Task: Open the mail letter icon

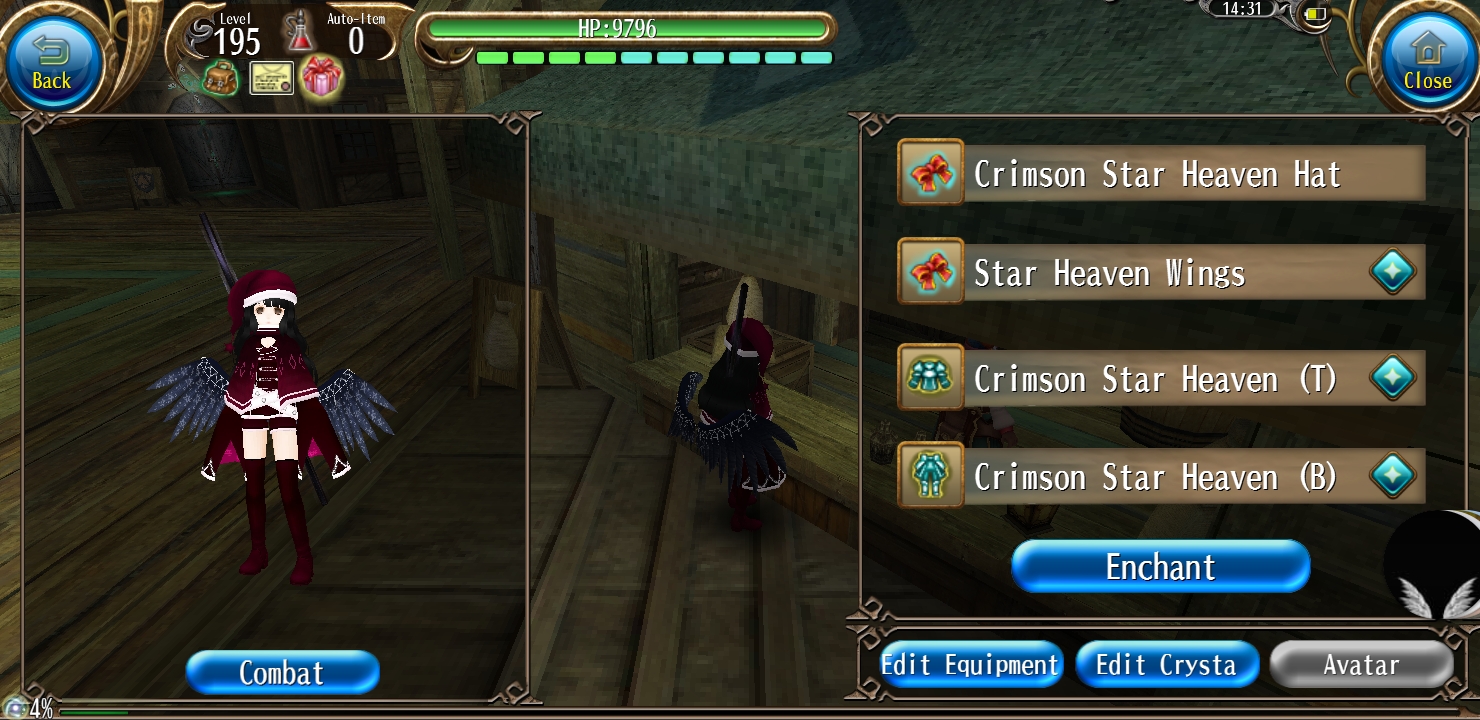Action: pos(269,77)
